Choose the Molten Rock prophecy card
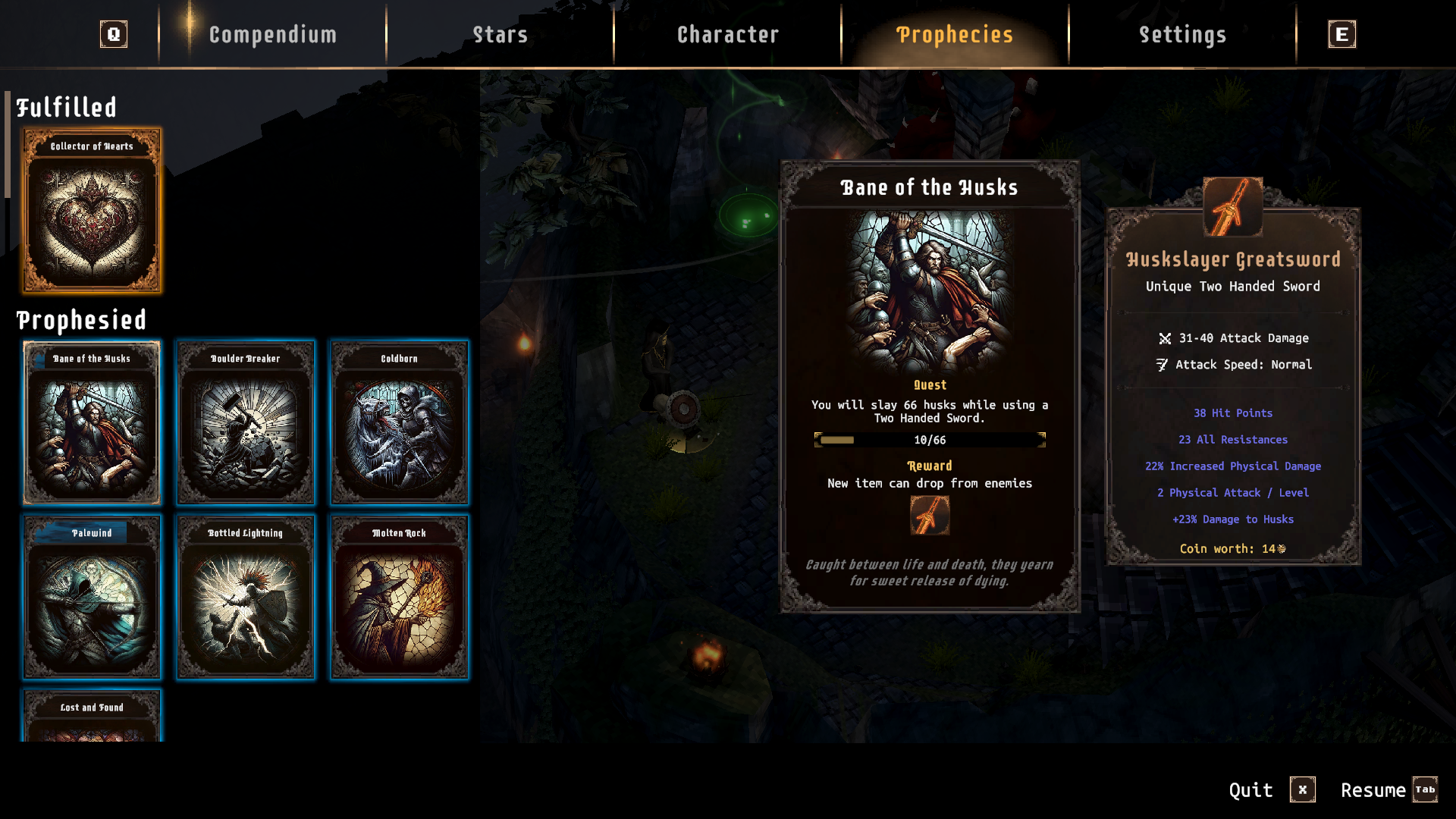Image resolution: width=1456 pixels, height=819 pixels. [399, 597]
